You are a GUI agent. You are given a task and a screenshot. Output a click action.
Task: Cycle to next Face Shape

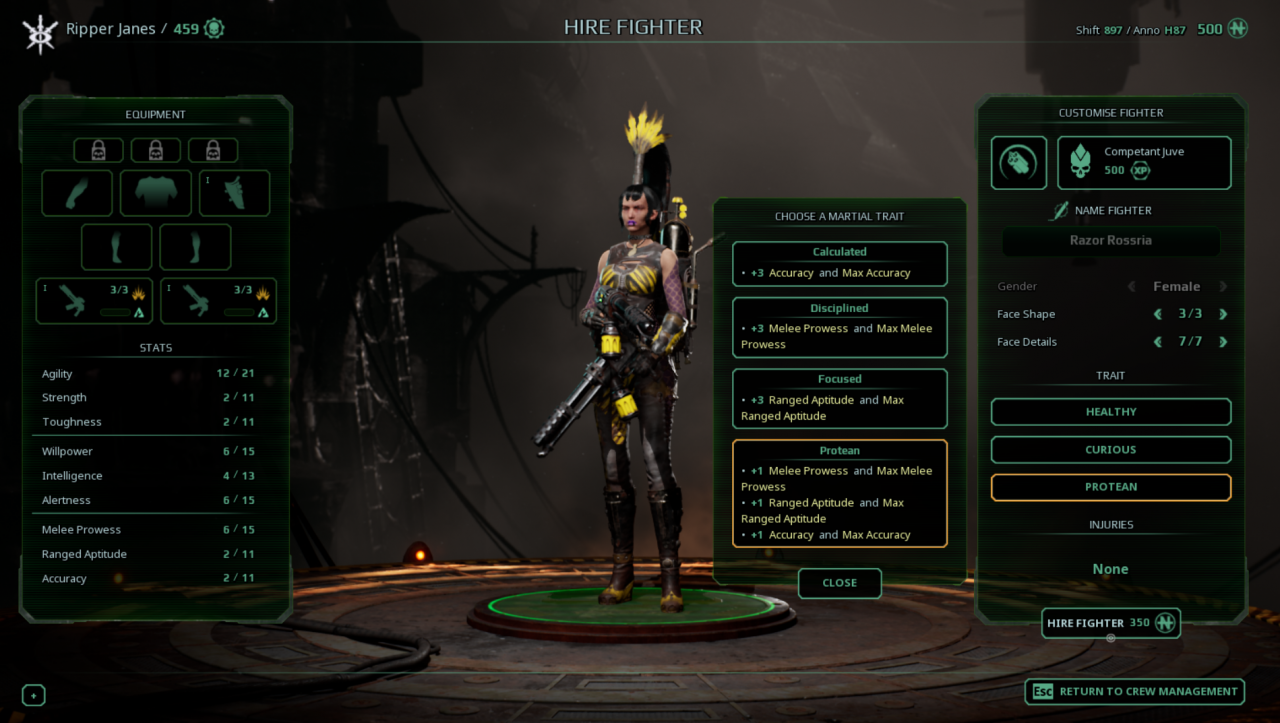(x=1222, y=314)
